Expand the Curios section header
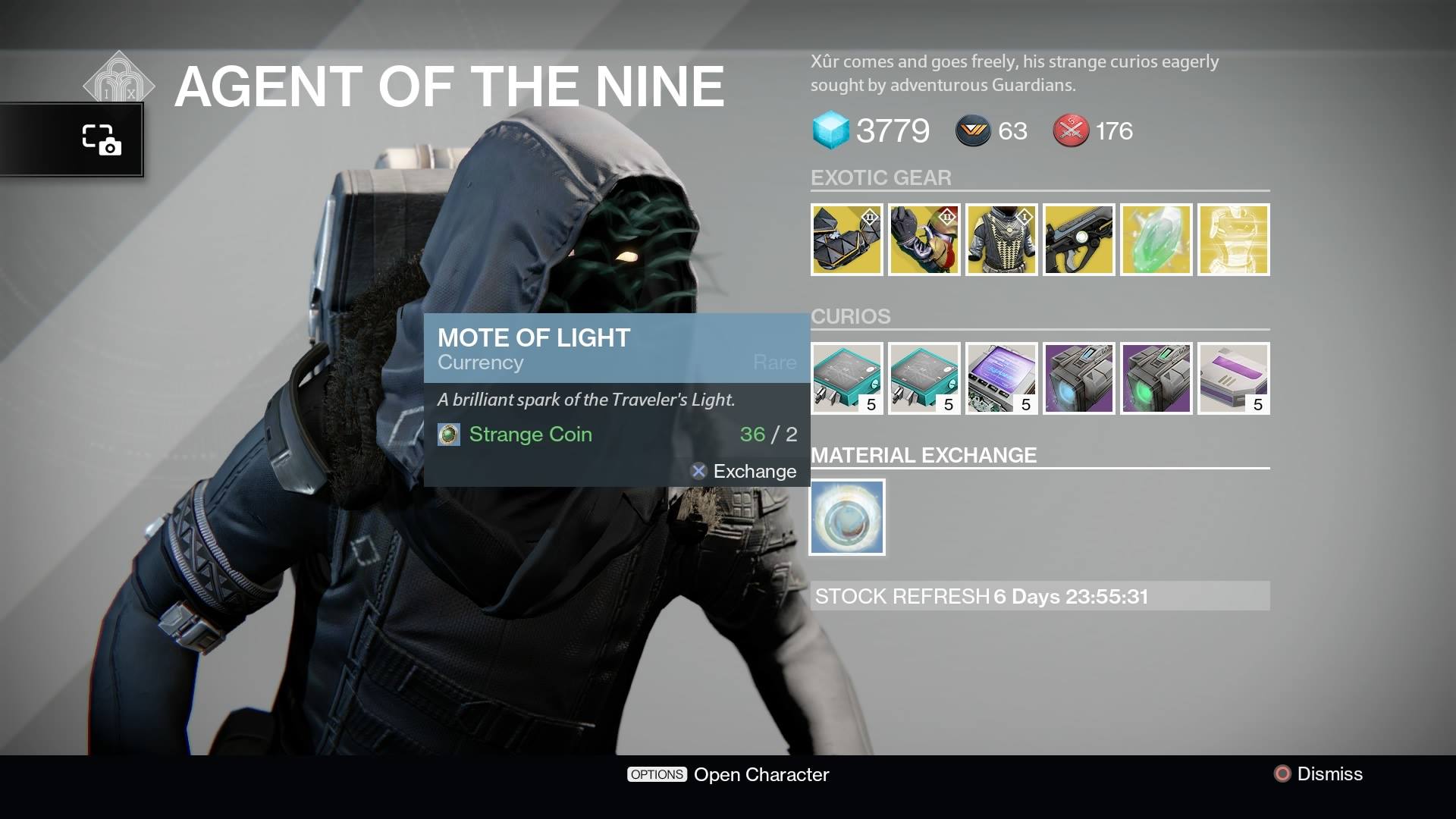Viewport: 1456px width, 819px height. tap(851, 316)
